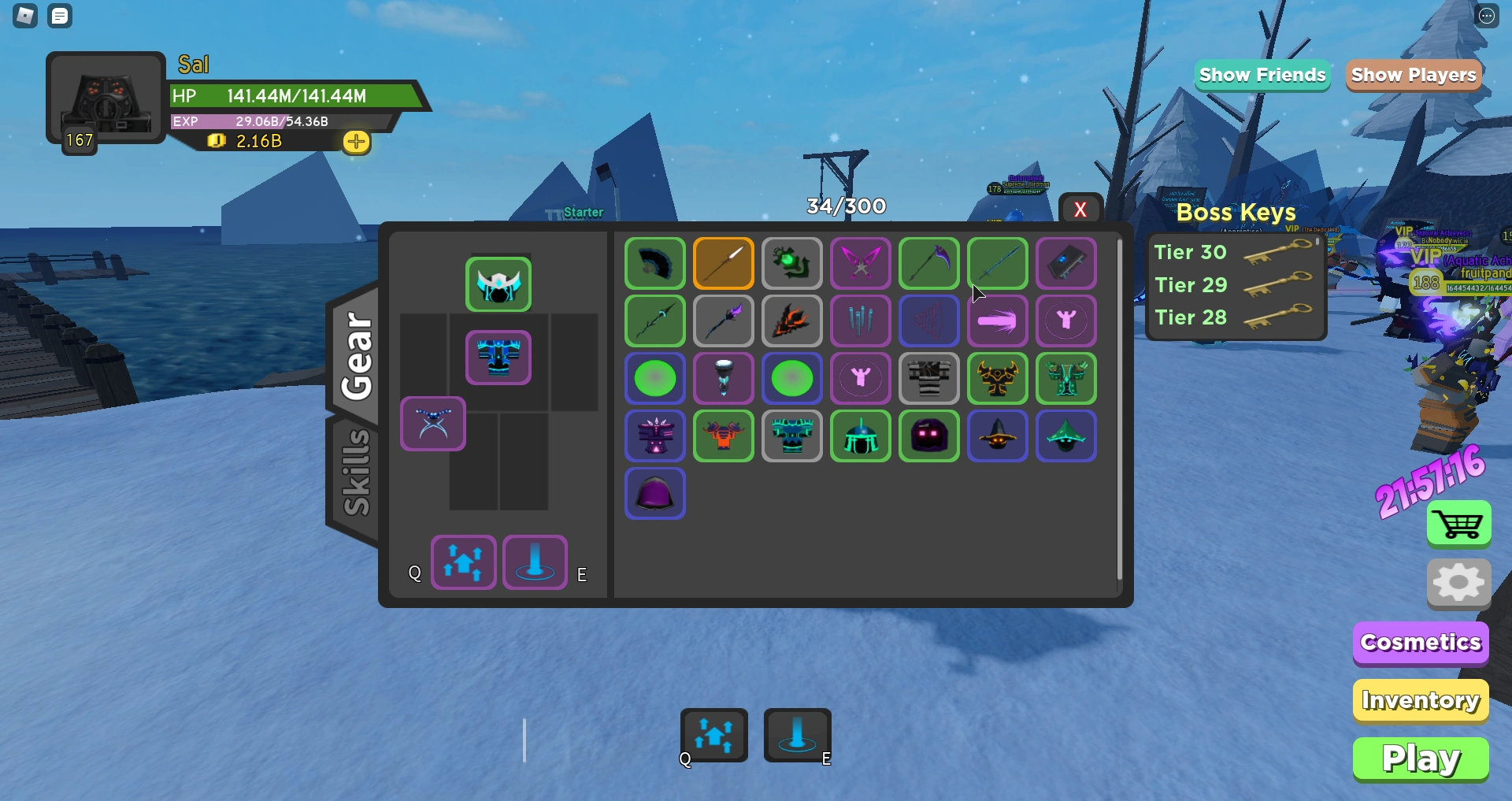Click Sal's character portrait

pos(105,98)
